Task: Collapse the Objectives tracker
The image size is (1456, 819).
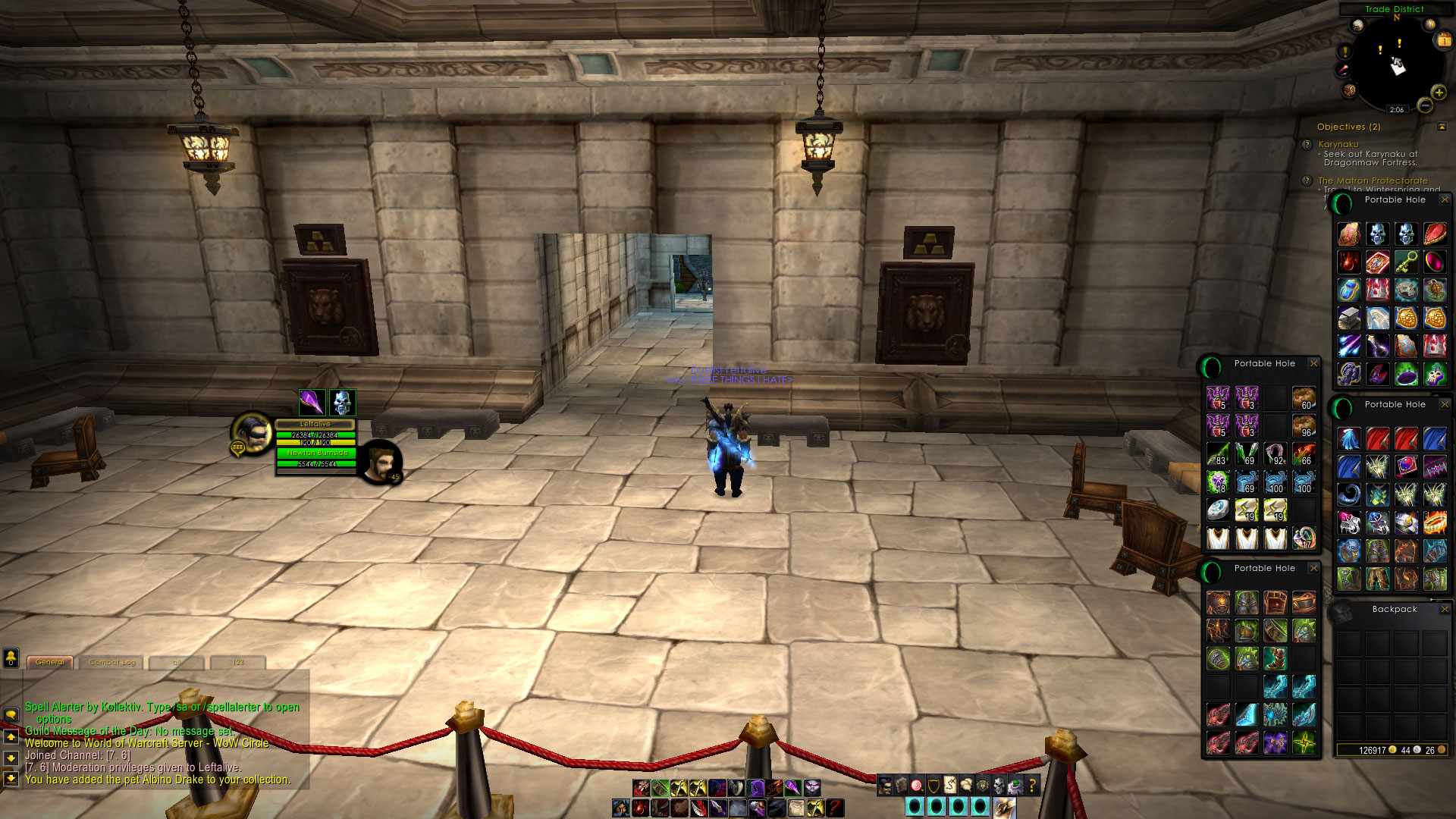Action: (1442, 127)
